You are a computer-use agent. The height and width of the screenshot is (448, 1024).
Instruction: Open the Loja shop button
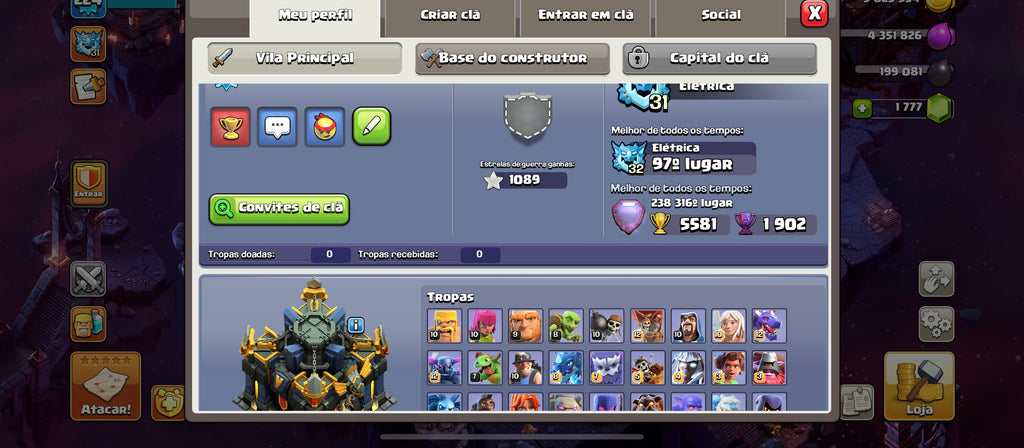click(918, 385)
